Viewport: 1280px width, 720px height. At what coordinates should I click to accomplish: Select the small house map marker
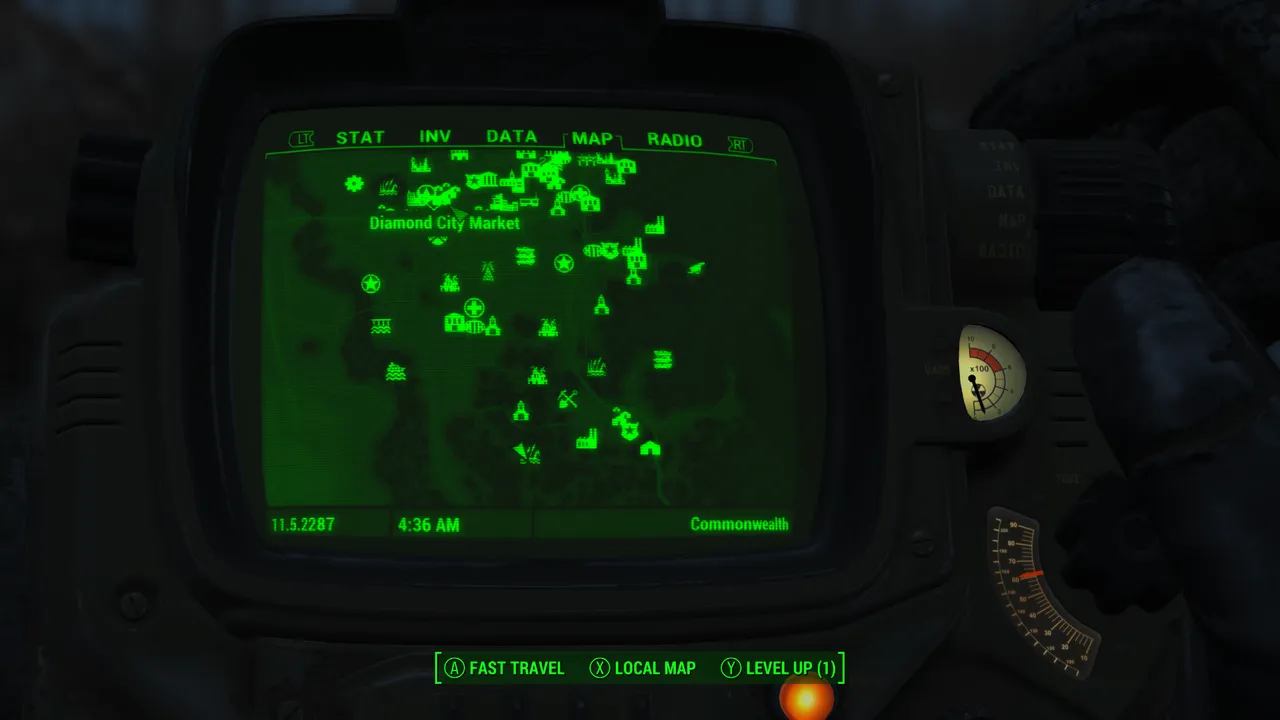[650, 448]
